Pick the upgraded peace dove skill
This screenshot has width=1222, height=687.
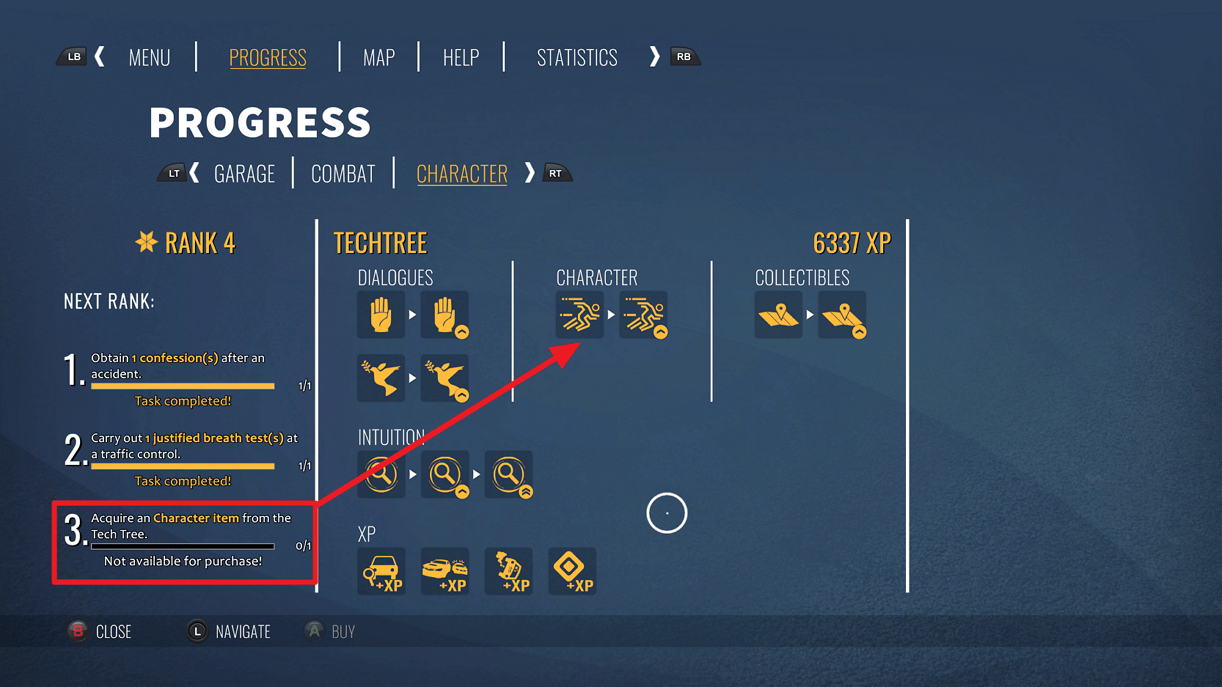point(445,378)
